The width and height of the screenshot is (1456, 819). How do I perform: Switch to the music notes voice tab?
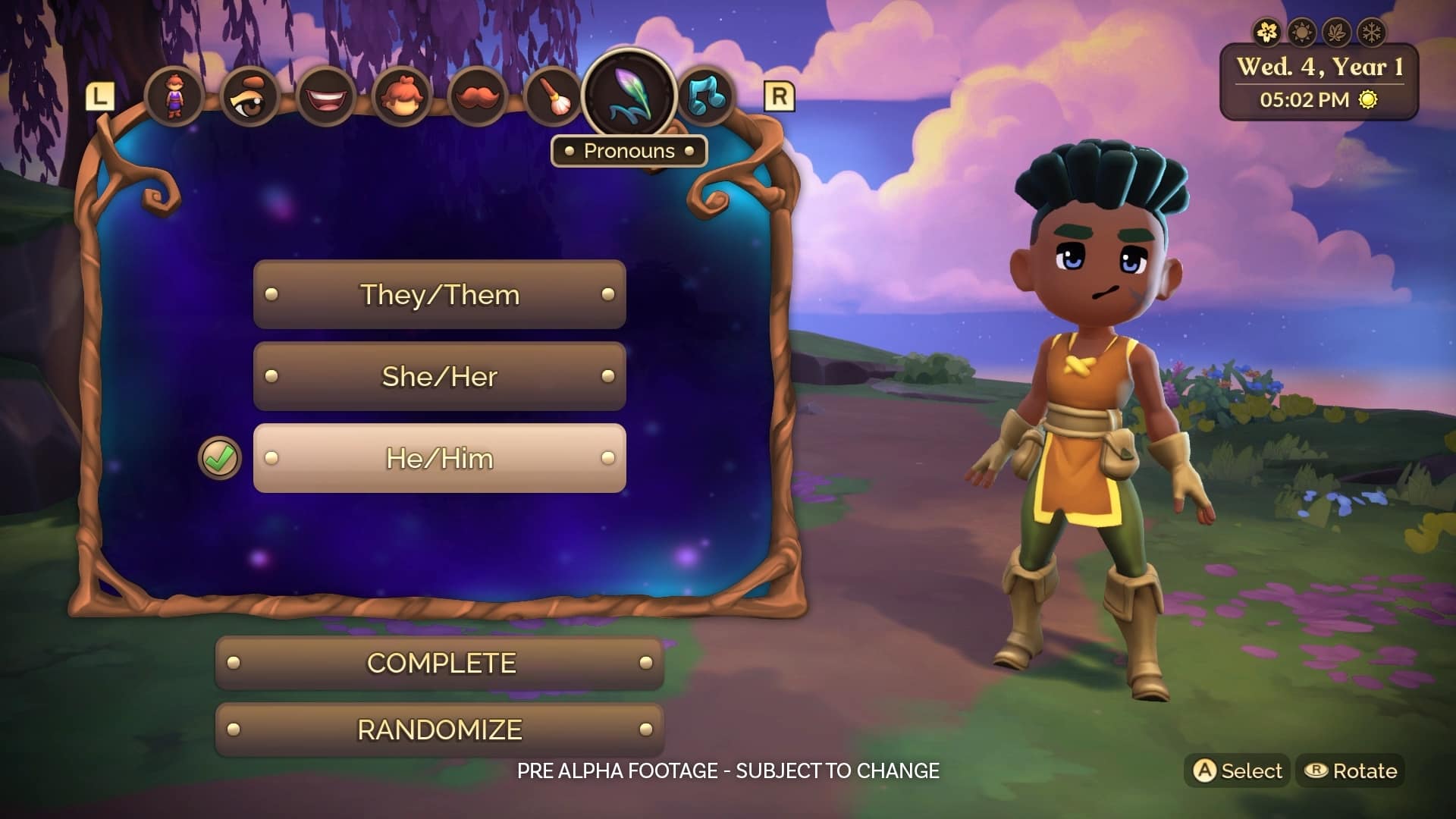[x=706, y=97]
